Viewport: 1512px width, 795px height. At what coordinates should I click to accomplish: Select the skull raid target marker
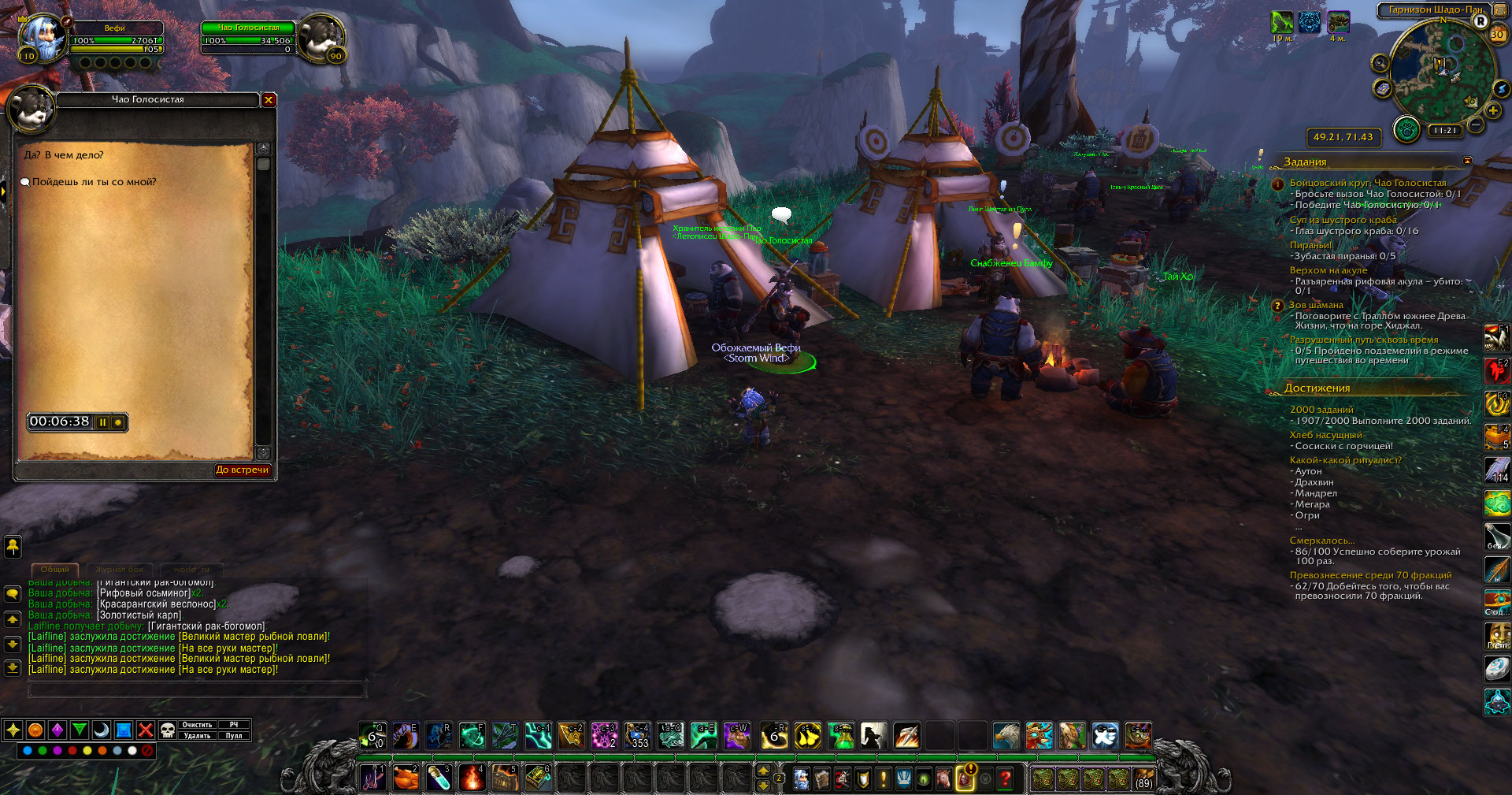click(x=167, y=730)
